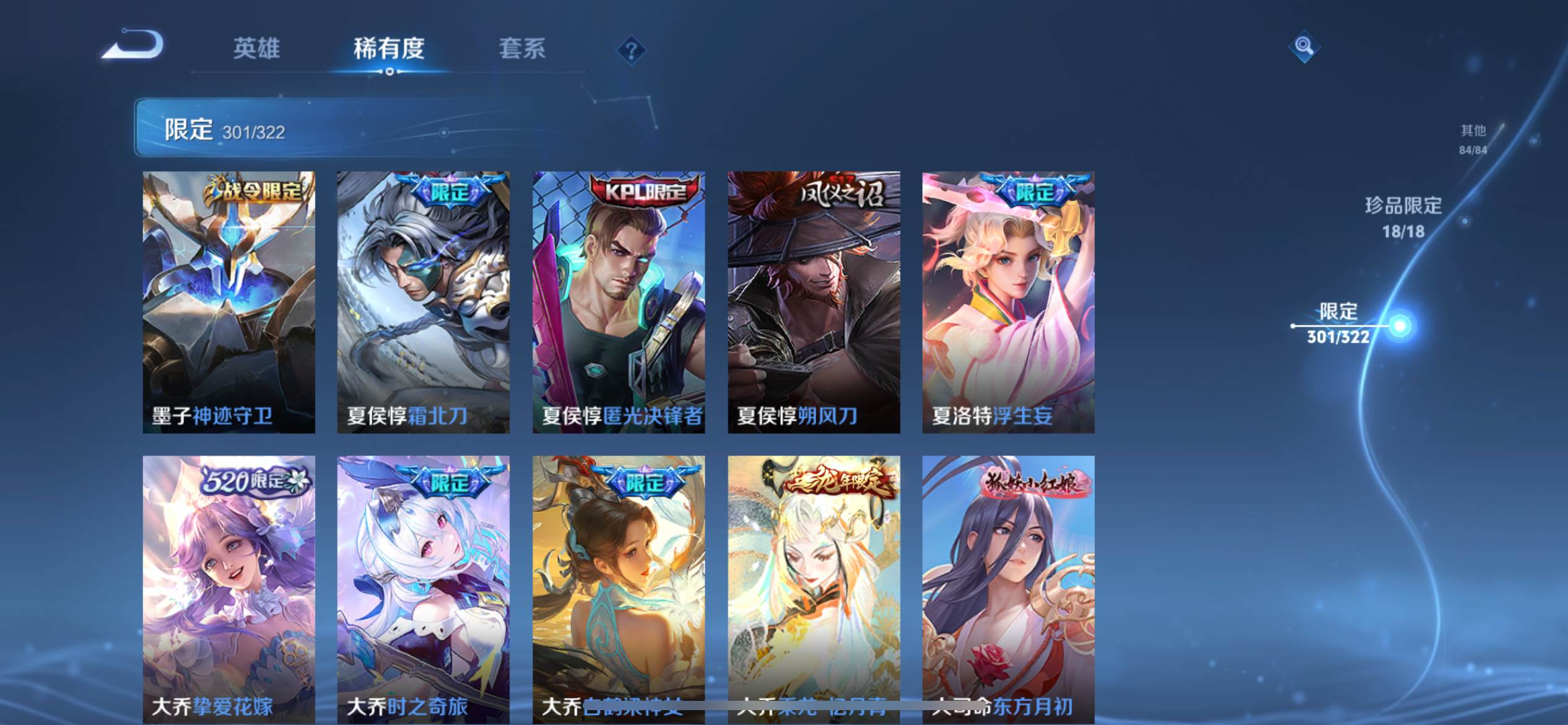Jump to the 其他 84/84 category
This screenshot has width=1568, height=725.
[1473, 139]
